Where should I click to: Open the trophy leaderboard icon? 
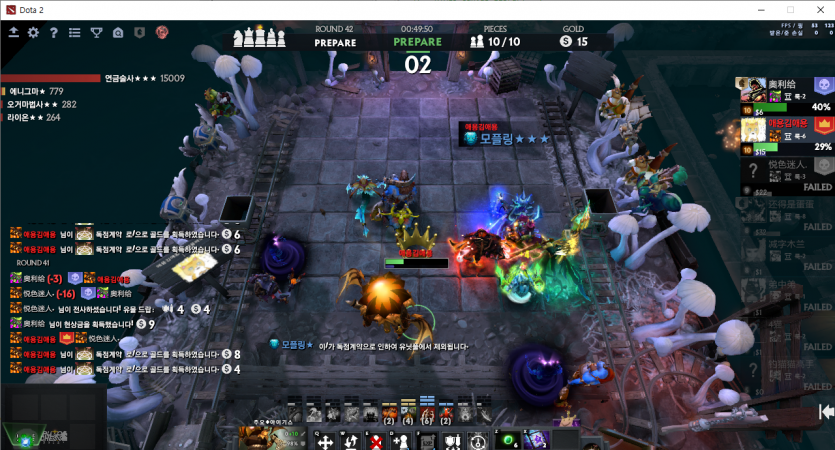(x=96, y=33)
